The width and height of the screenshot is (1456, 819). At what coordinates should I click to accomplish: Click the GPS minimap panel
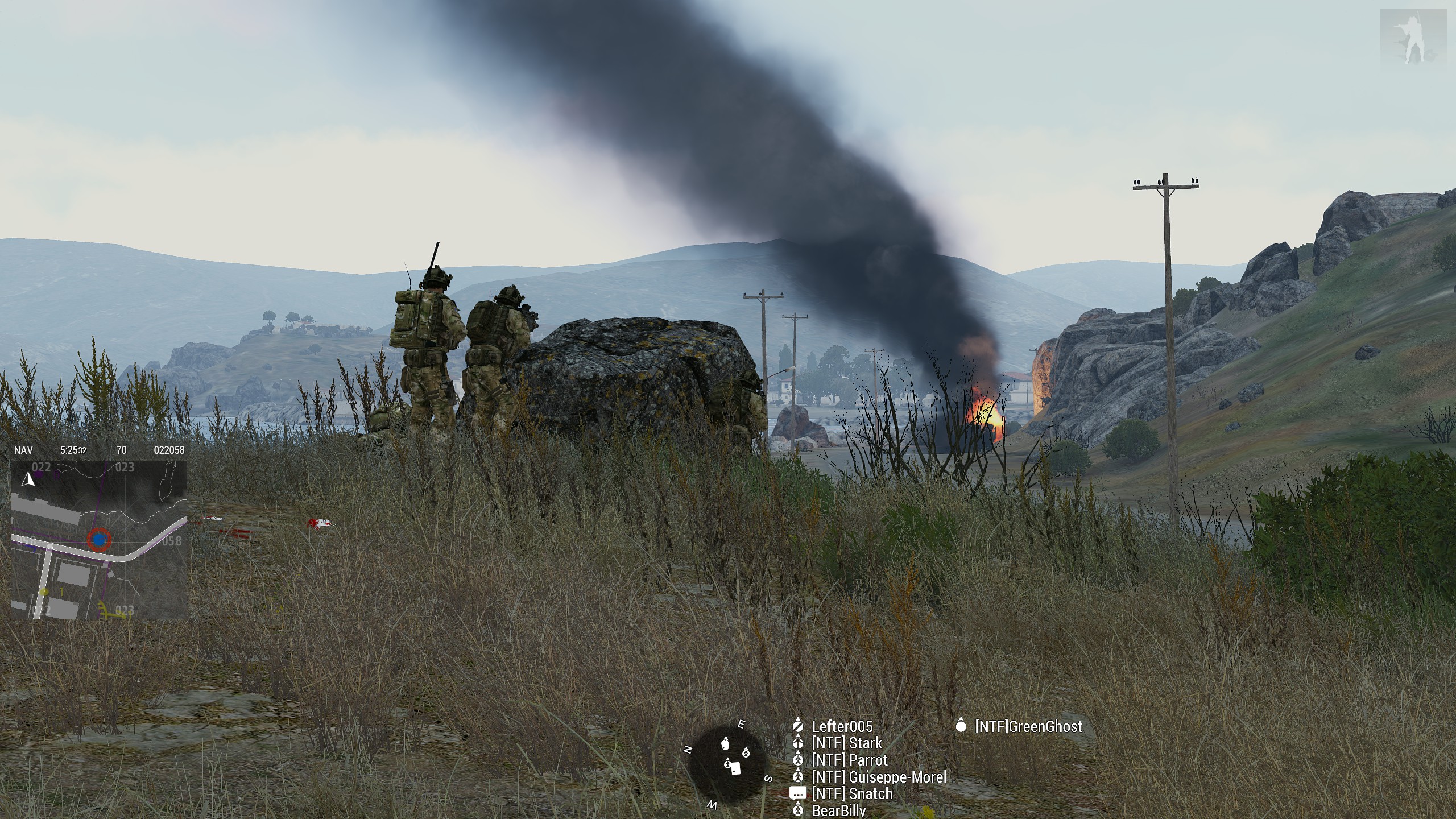coord(99,539)
